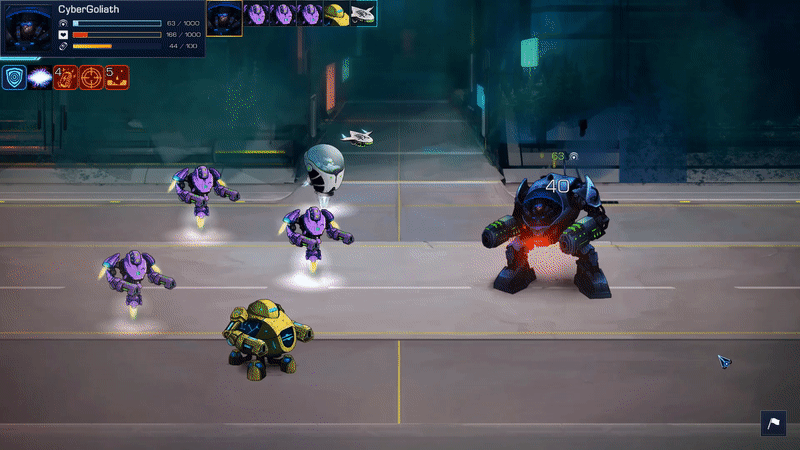Select CyberGoliath in the turn order bar
The width and height of the screenshot is (800, 450).
(x=224, y=14)
